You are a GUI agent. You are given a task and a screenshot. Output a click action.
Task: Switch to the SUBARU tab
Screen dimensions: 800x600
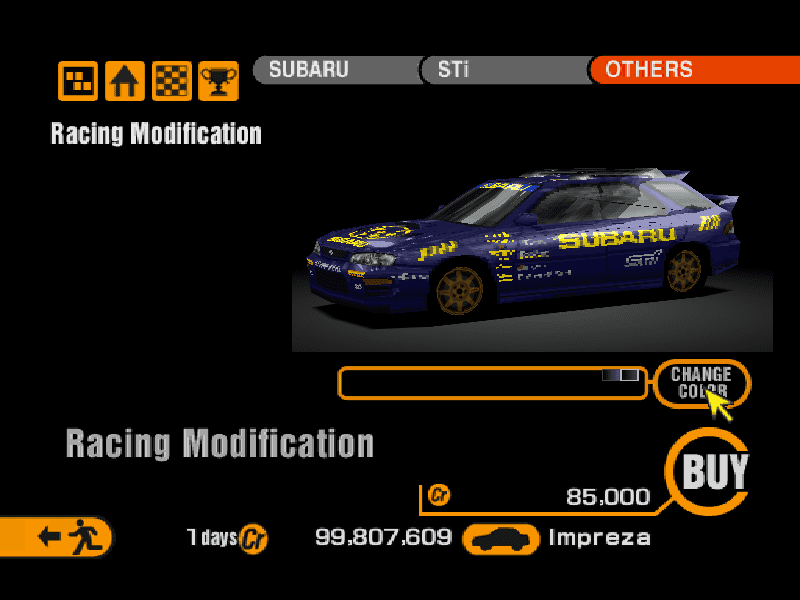tap(335, 70)
